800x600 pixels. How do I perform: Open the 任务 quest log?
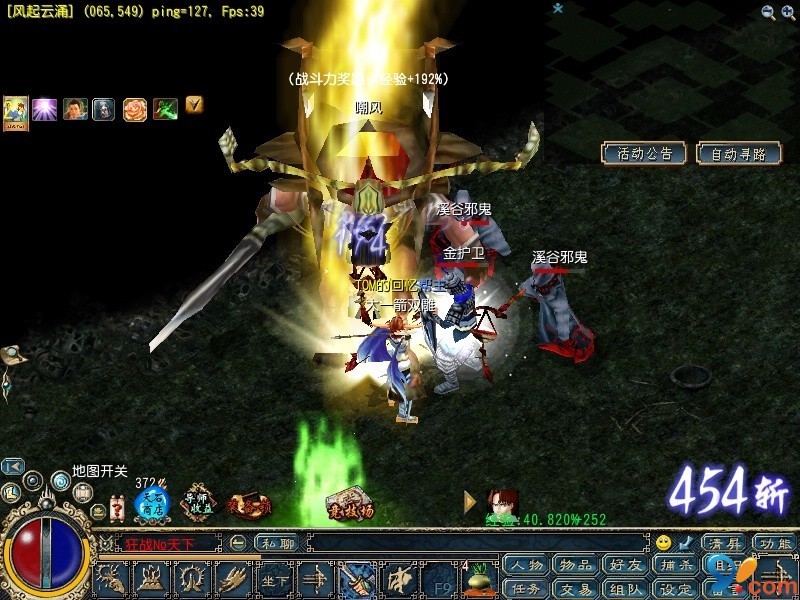coord(526,589)
